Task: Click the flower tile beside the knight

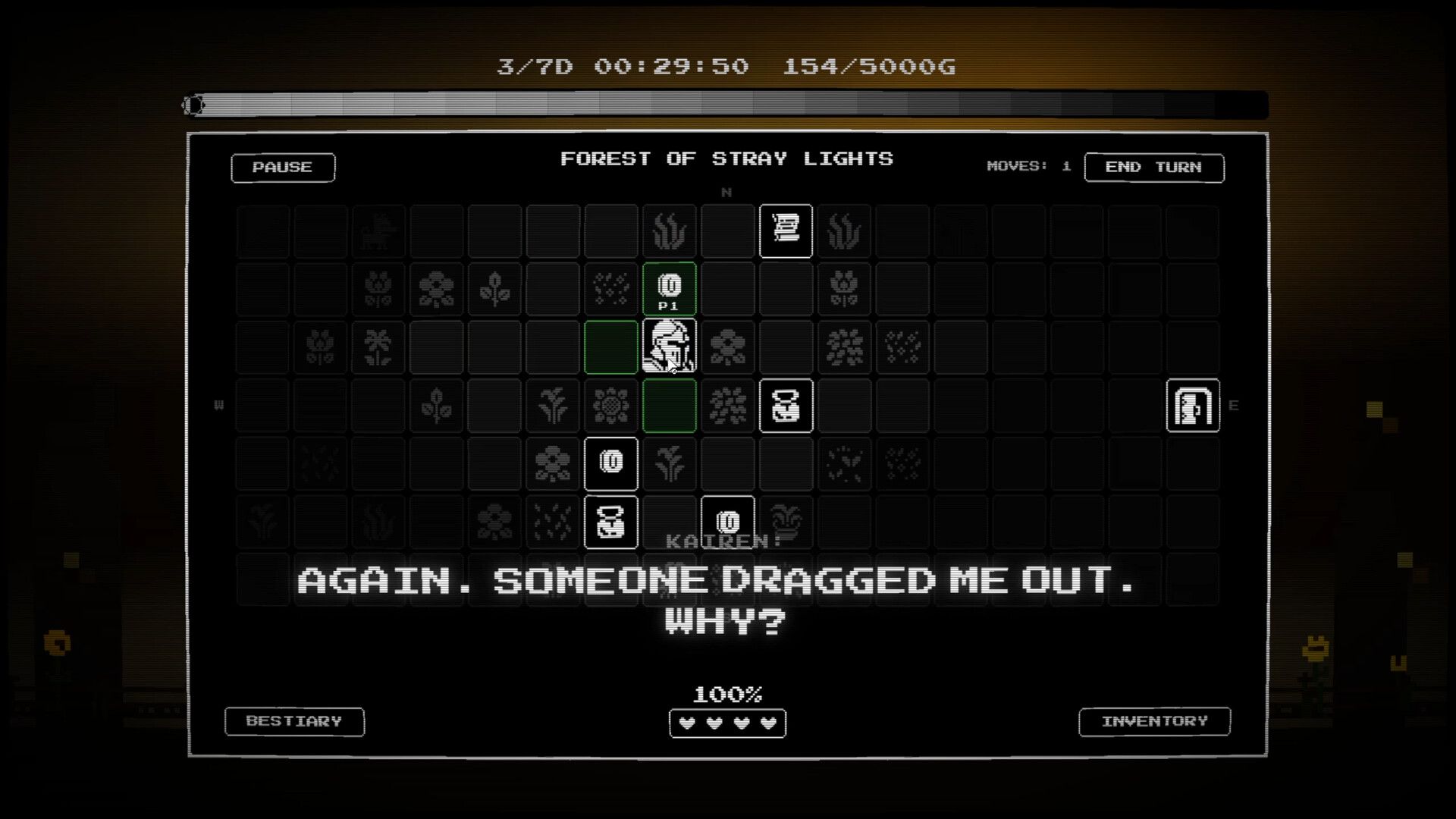Action: pyautogui.click(x=729, y=347)
